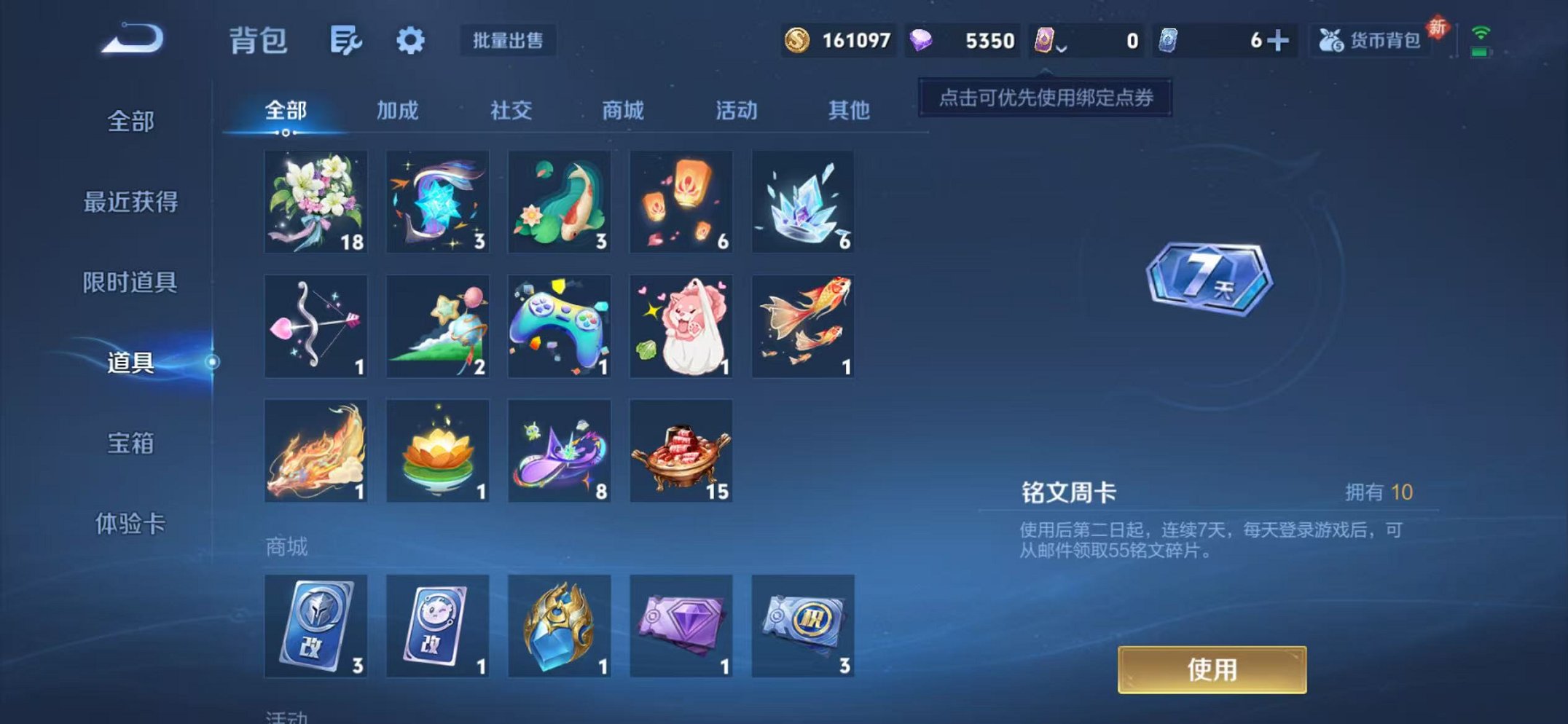Select the hotpot item with quantity 15
The image size is (1568, 724).
coord(681,450)
